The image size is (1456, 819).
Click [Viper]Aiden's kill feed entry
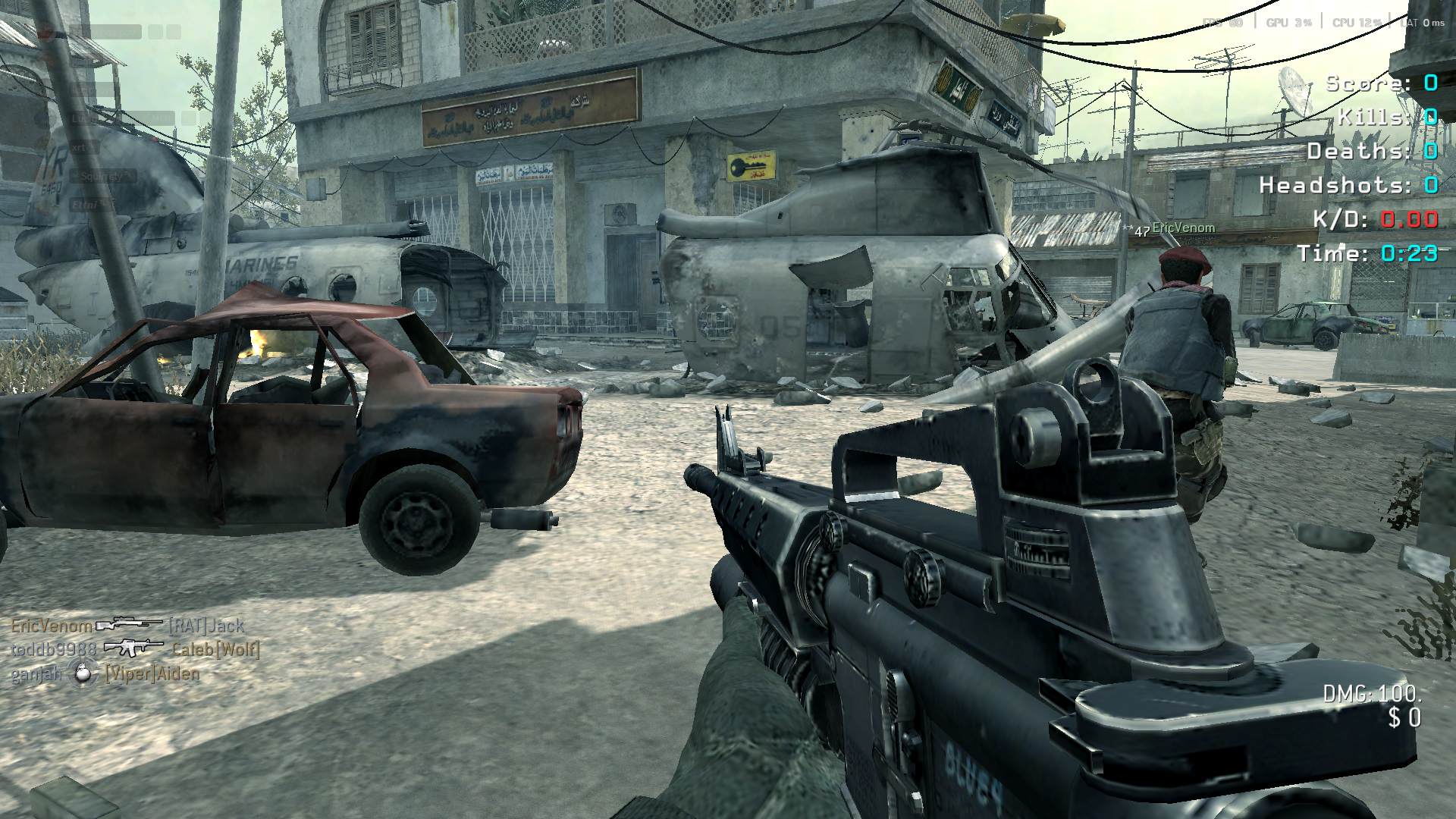tap(152, 674)
